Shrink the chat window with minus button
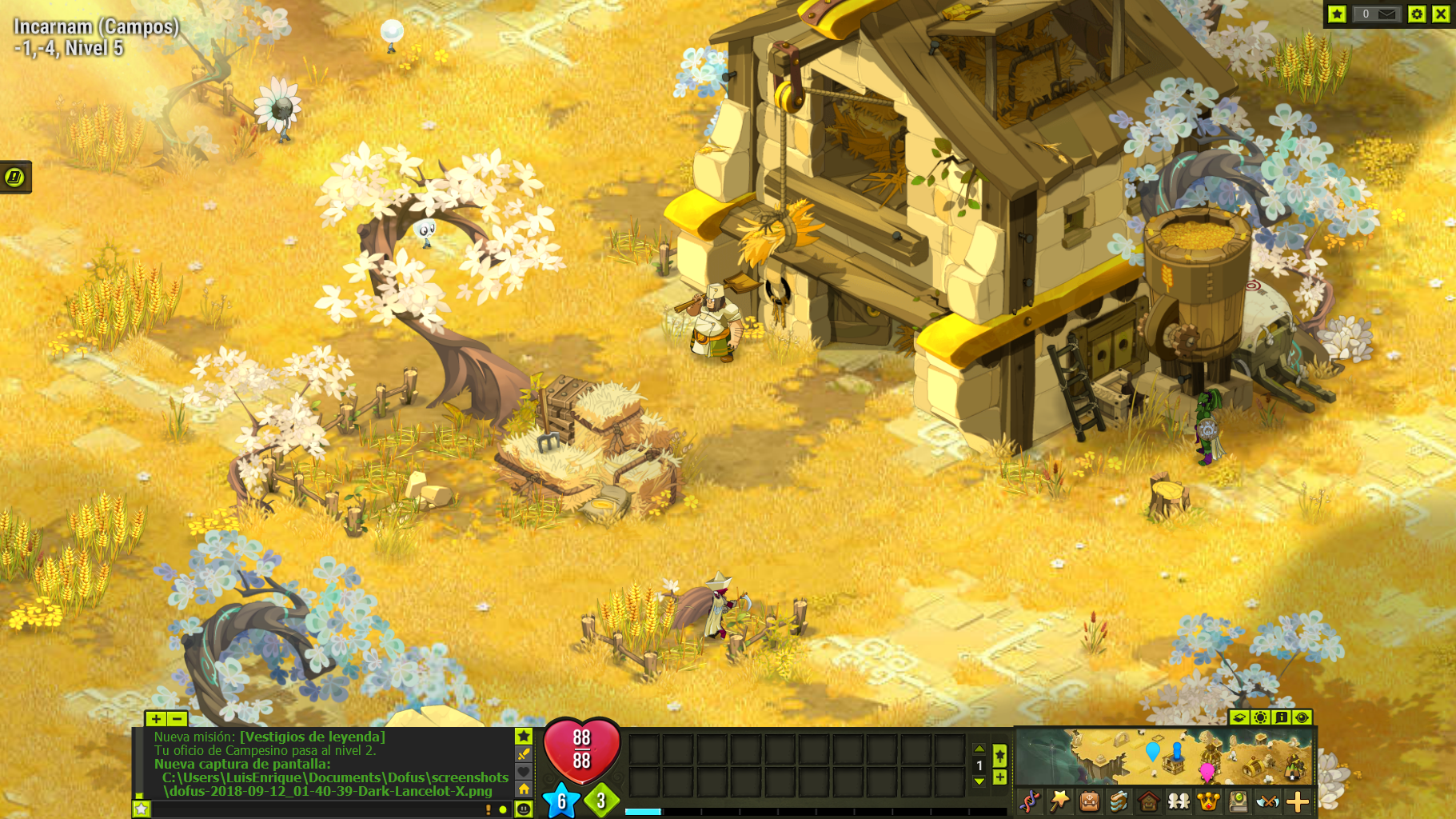This screenshot has width=1456, height=819. click(x=177, y=719)
